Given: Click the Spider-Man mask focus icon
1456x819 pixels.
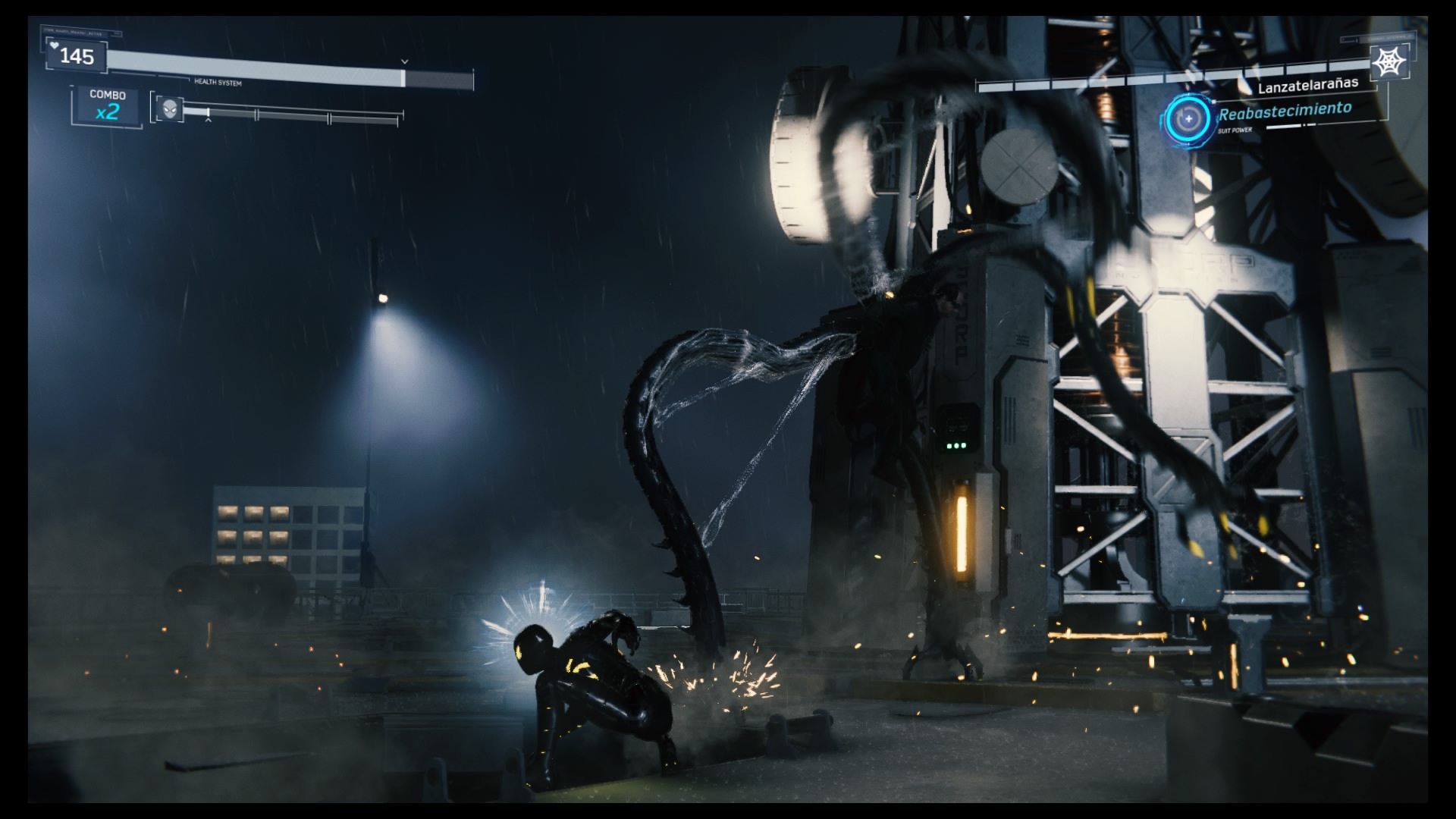Looking at the screenshot, I should click(170, 108).
